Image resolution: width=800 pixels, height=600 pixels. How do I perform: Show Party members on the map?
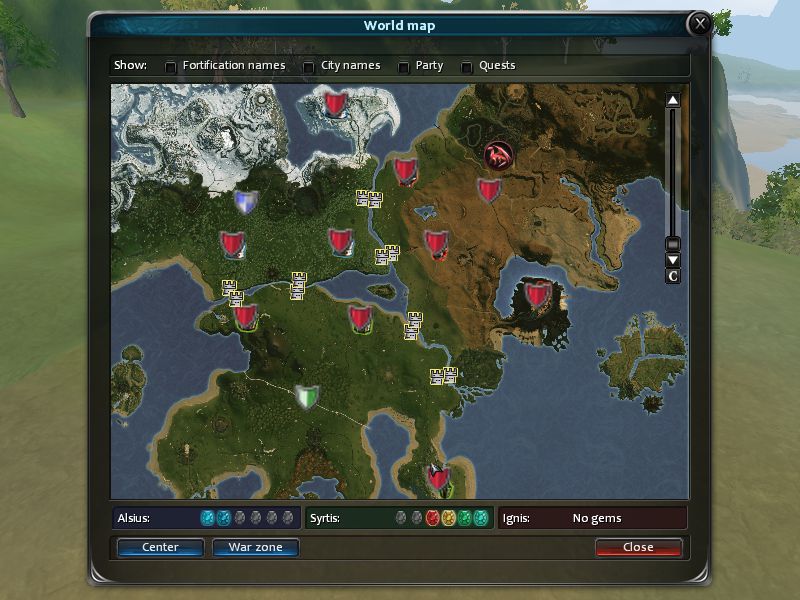tap(404, 67)
